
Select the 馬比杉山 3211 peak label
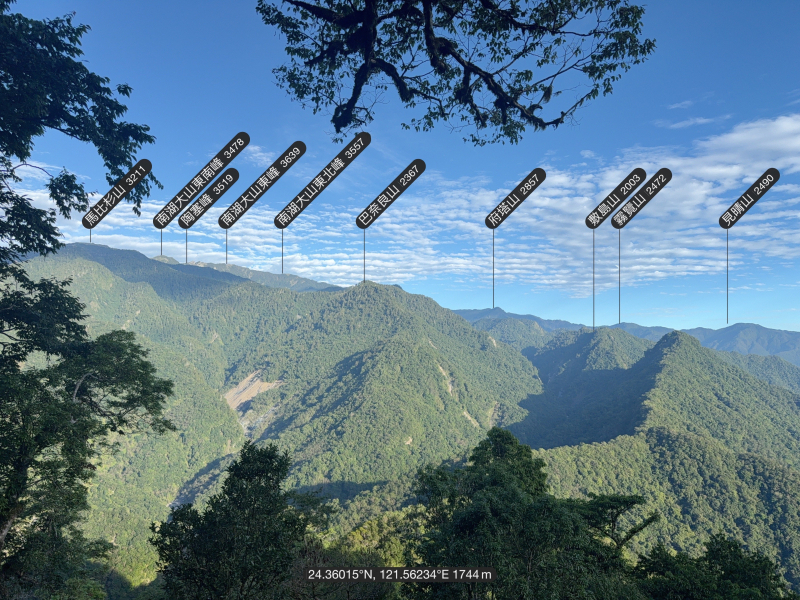point(117,193)
